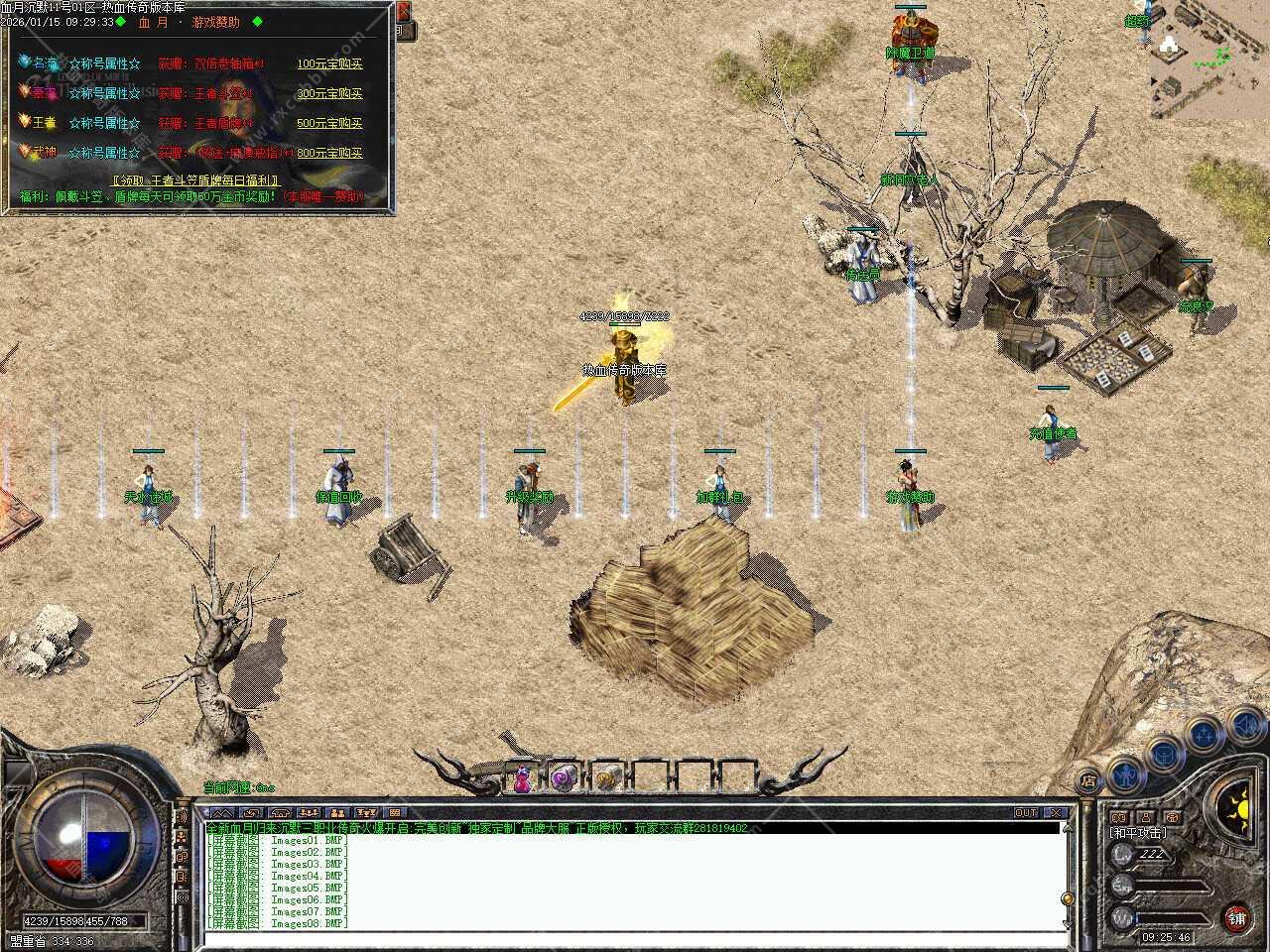Click the OUT button above the chat
This screenshot has width=1270, height=952.
tap(1026, 812)
